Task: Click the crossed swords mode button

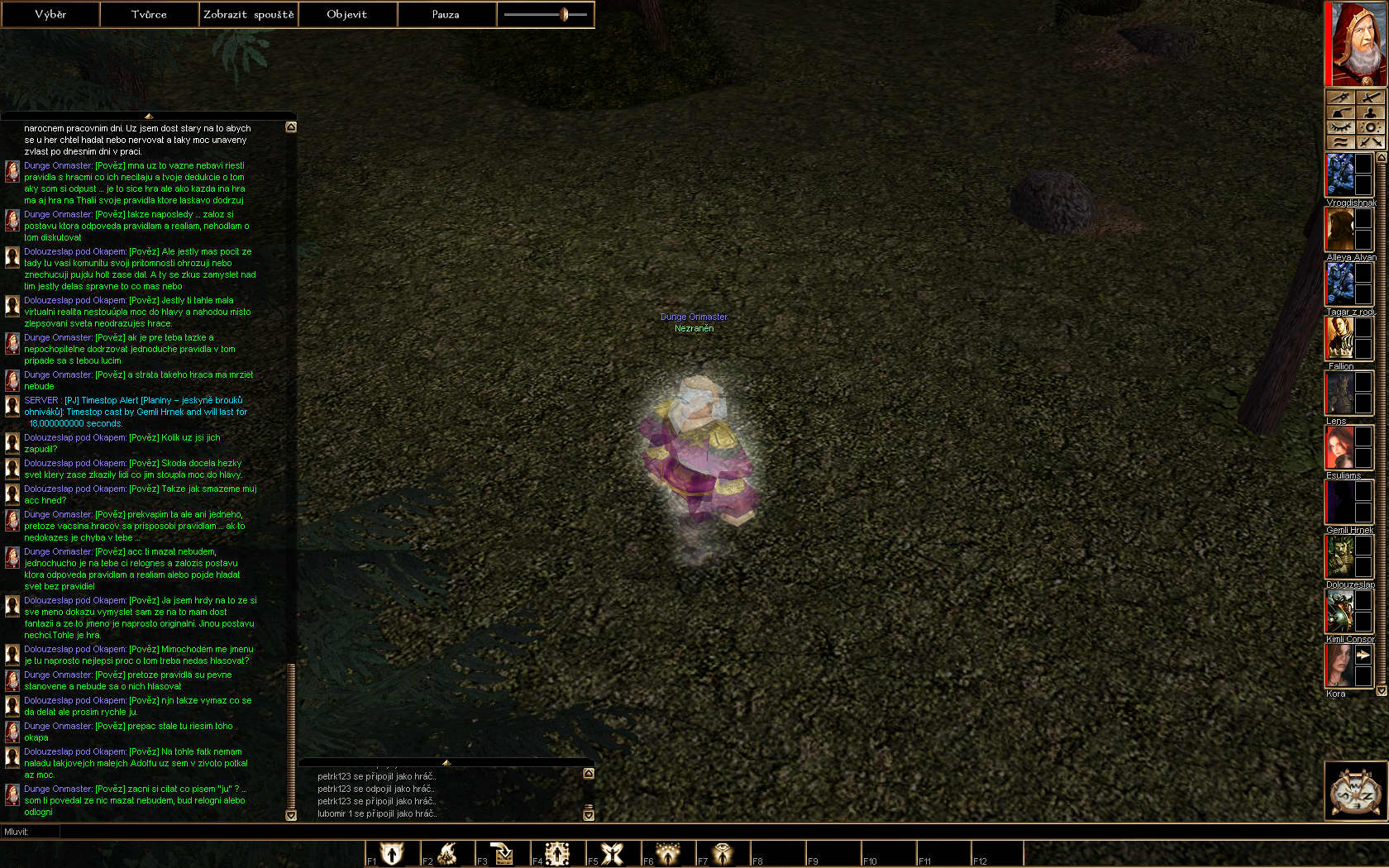Action: pos(1371,142)
